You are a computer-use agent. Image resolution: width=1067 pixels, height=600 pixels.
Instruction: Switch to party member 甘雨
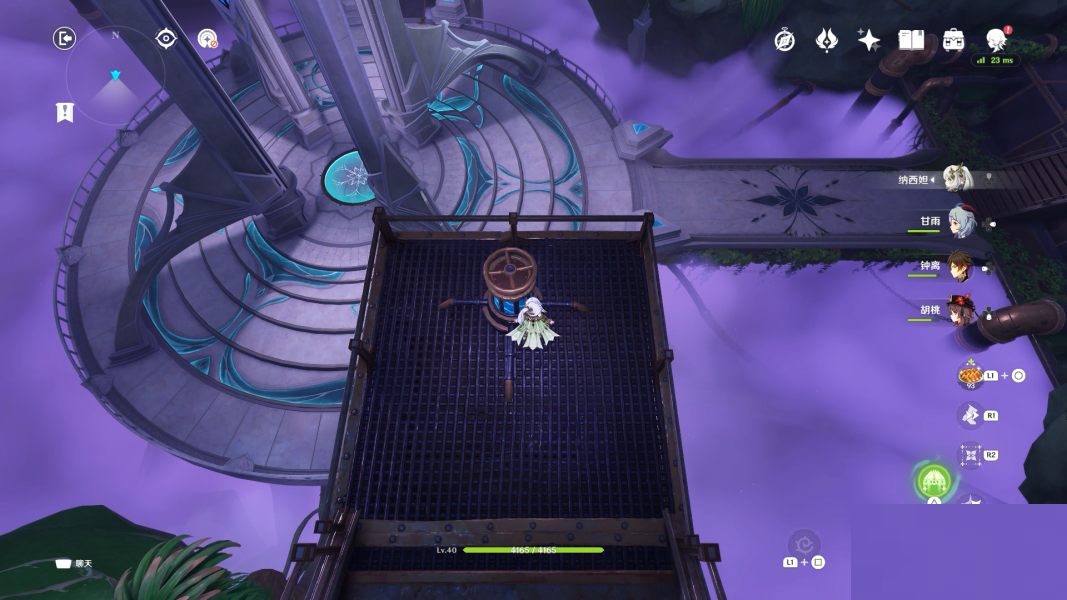pyautogui.click(x=962, y=222)
